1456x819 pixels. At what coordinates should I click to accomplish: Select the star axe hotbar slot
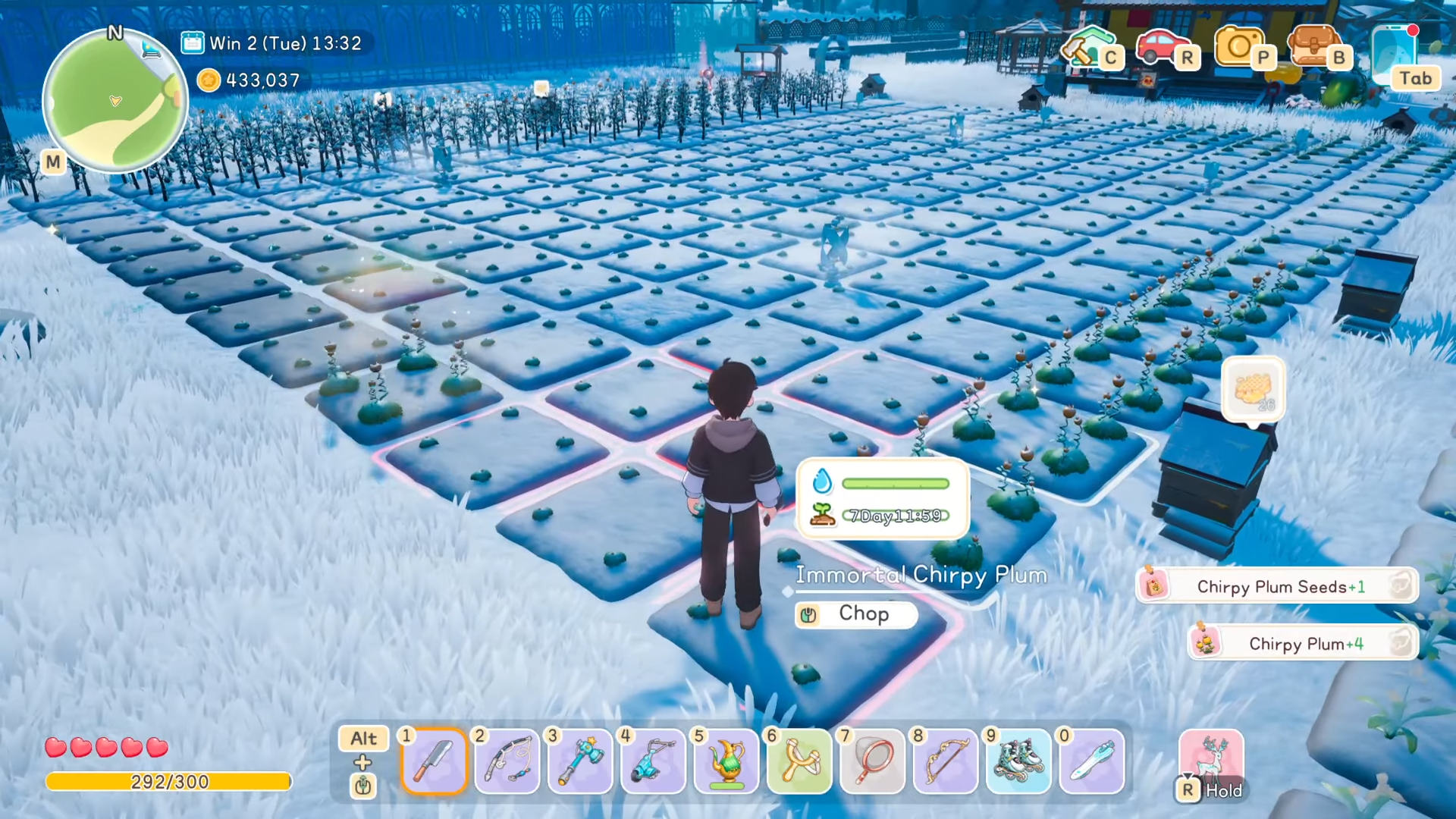580,761
